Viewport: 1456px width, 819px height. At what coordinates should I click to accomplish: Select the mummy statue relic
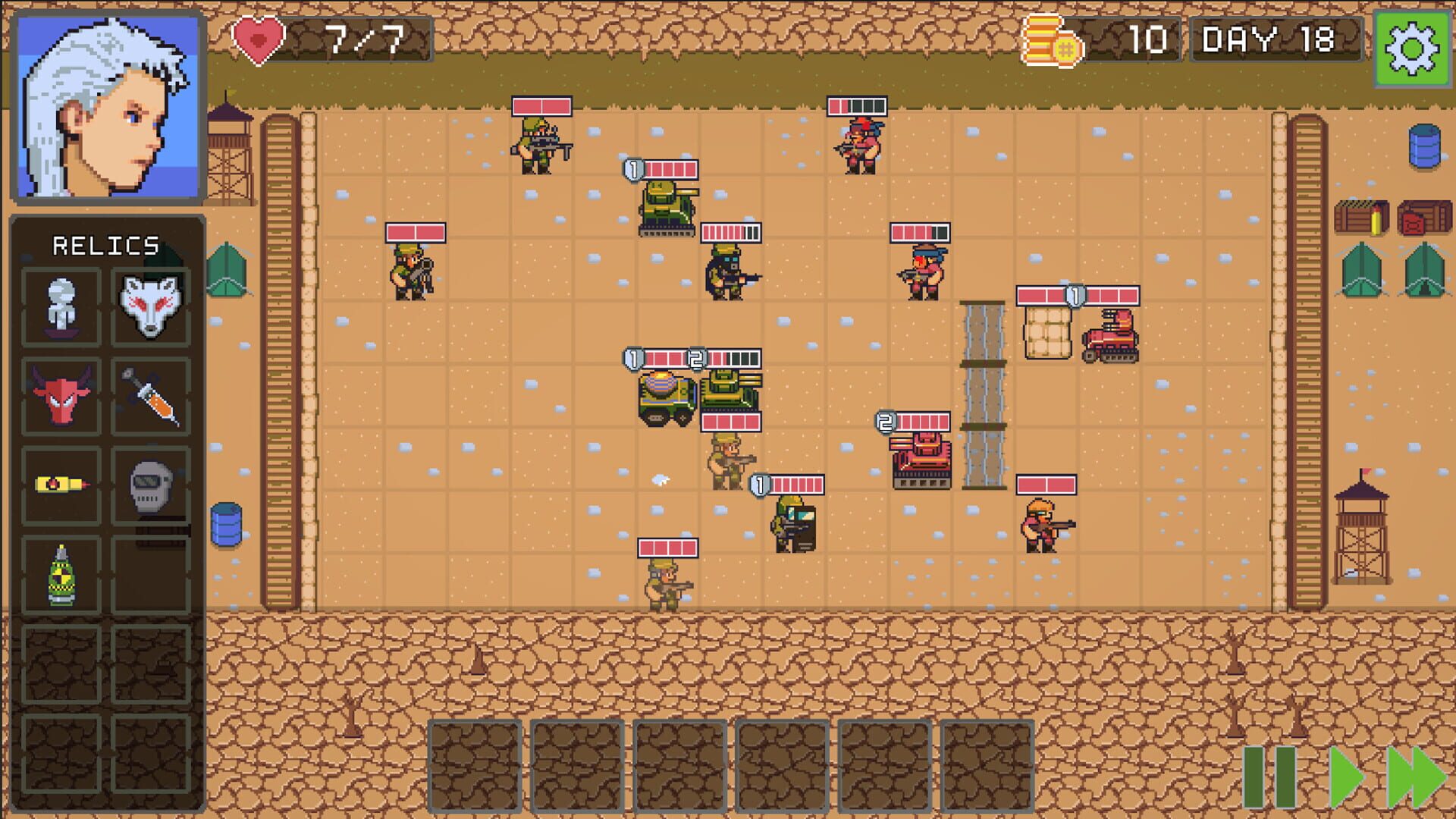tap(61, 304)
